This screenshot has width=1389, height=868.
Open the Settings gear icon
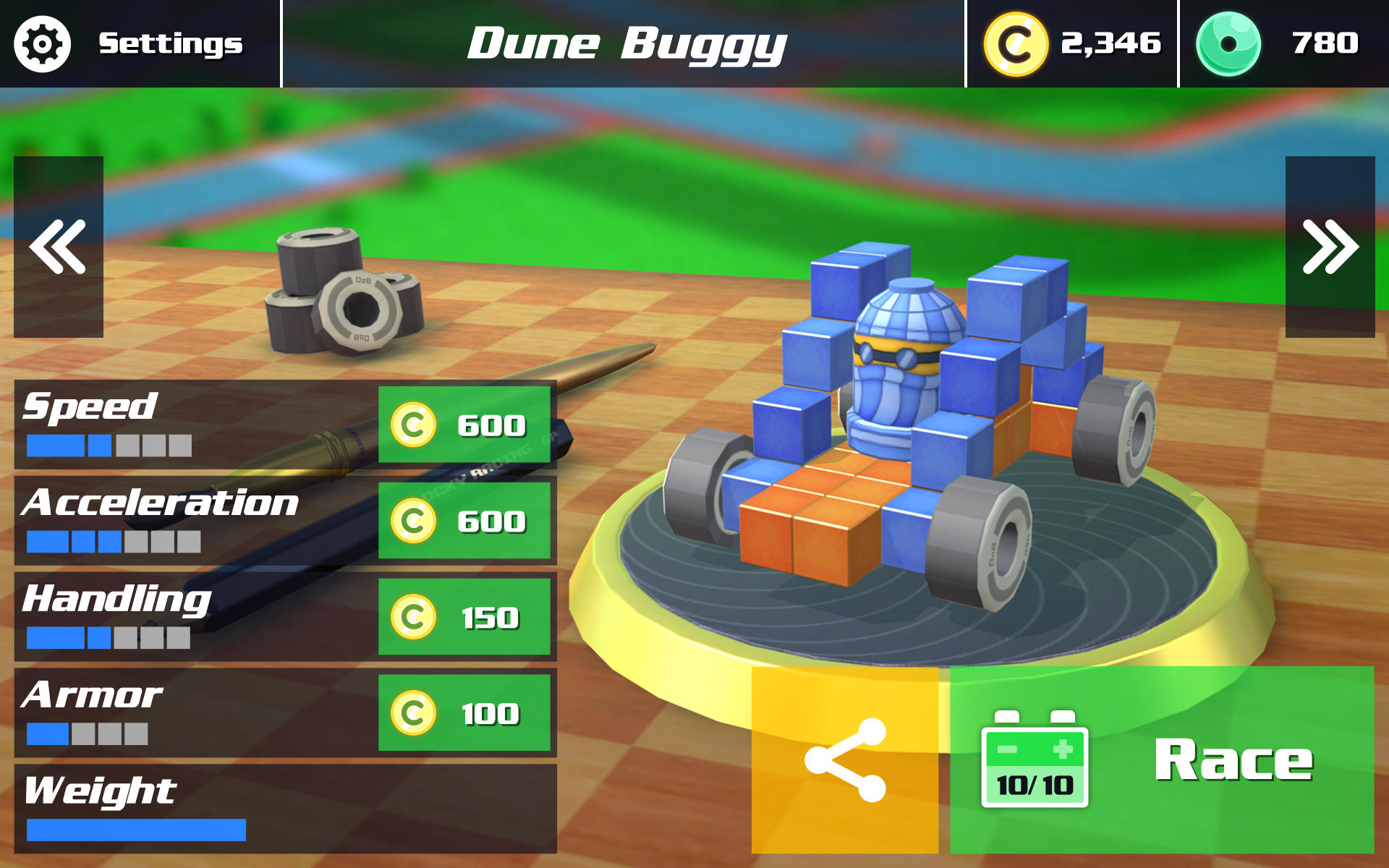click(x=42, y=43)
